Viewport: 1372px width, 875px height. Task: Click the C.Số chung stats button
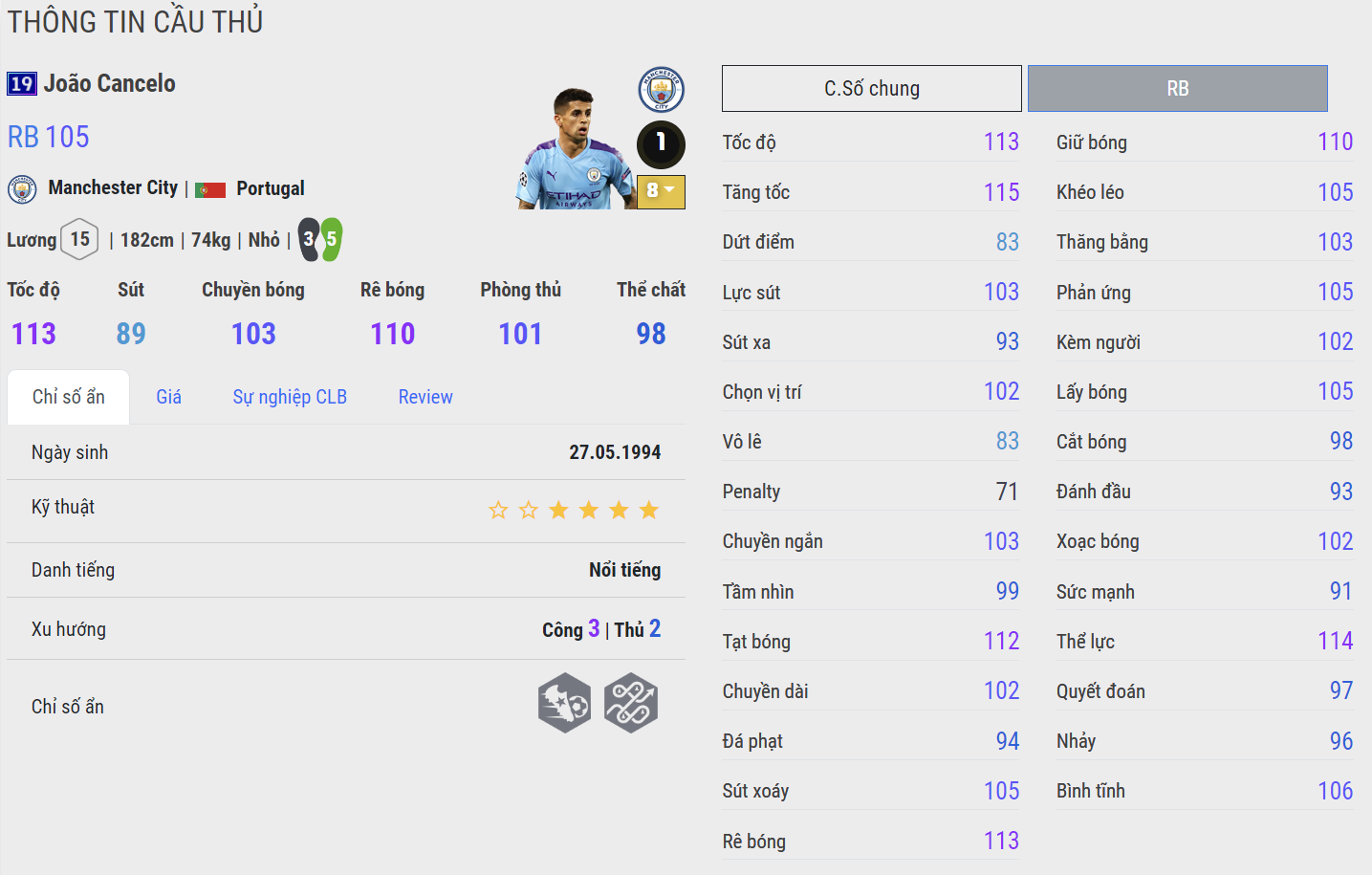(871, 88)
